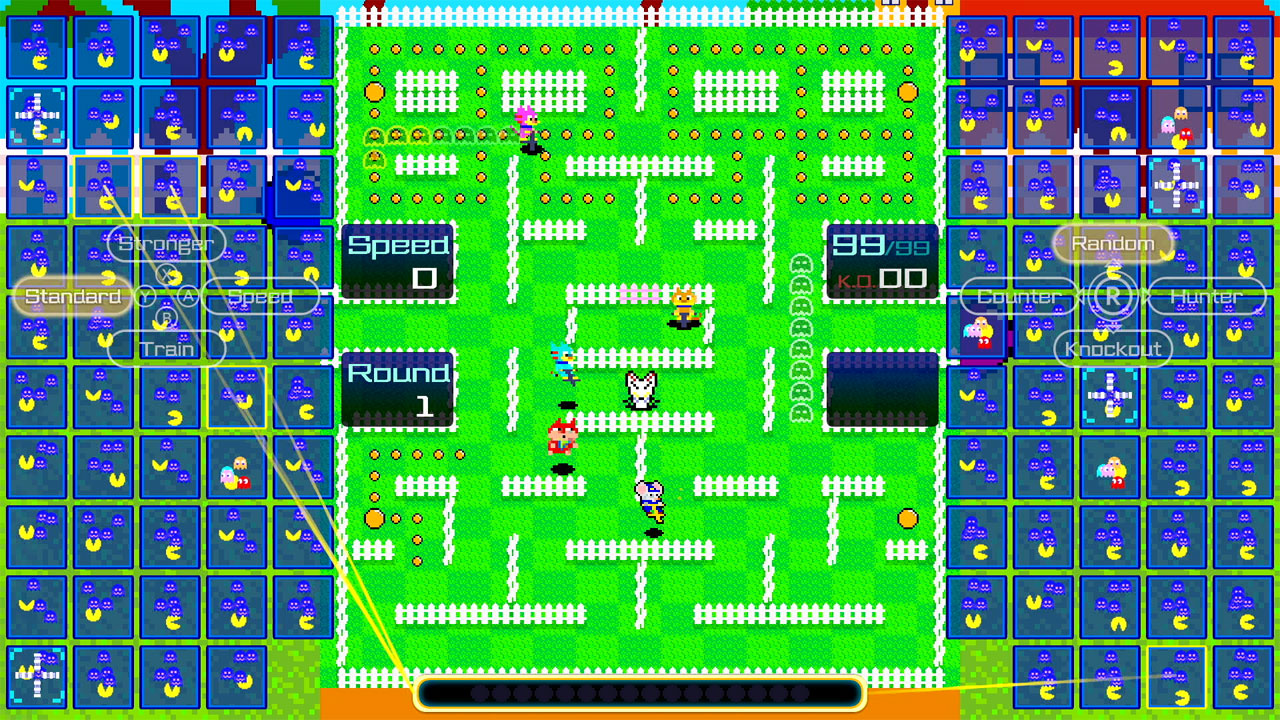Viewport: 1280px width, 720px height.
Task: Select the Hunter targeting mode
Action: click(x=1205, y=296)
